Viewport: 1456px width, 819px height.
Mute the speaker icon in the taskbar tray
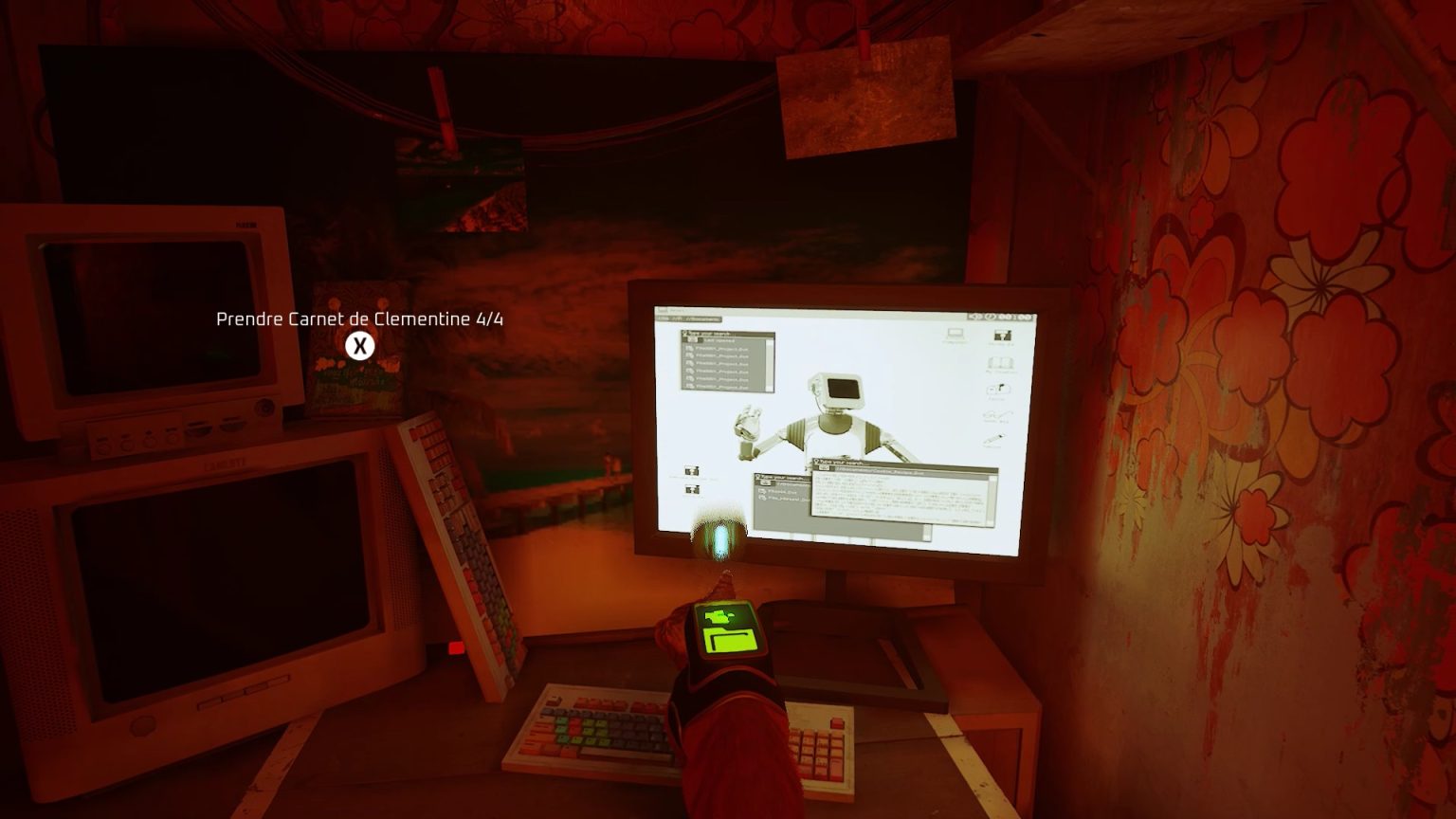click(x=974, y=316)
